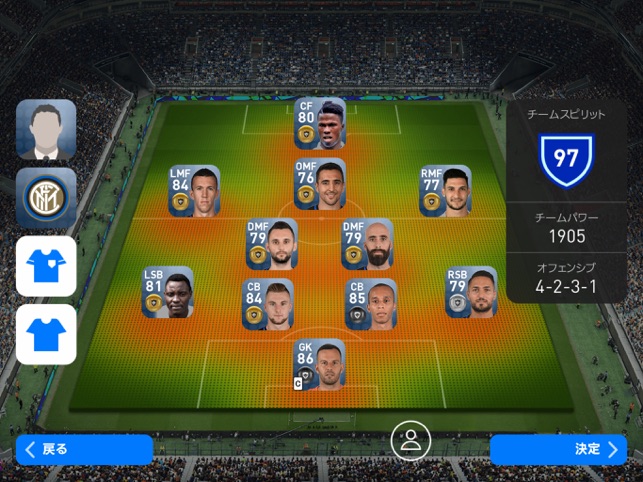This screenshot has width=643, height=482.
Task: Confirm lineup with the 決定 button
Action: [558, 449]
